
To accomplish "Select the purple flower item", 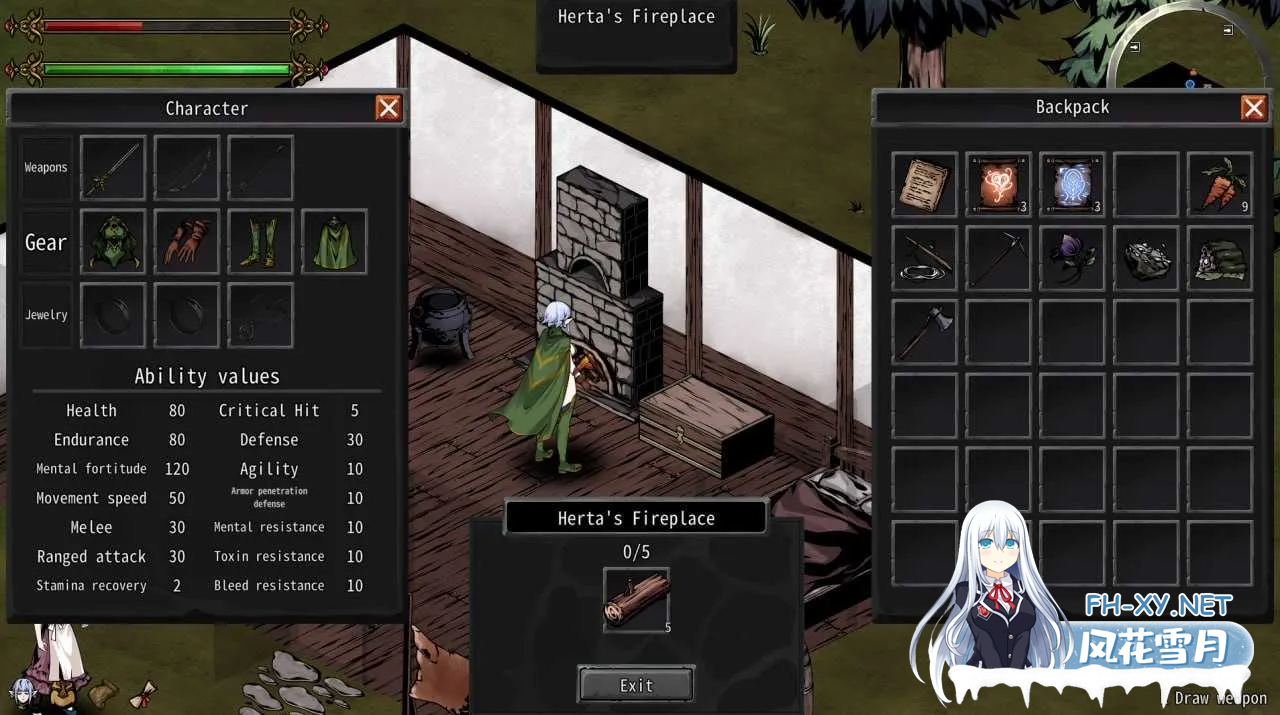I will tap(1073, 259).
